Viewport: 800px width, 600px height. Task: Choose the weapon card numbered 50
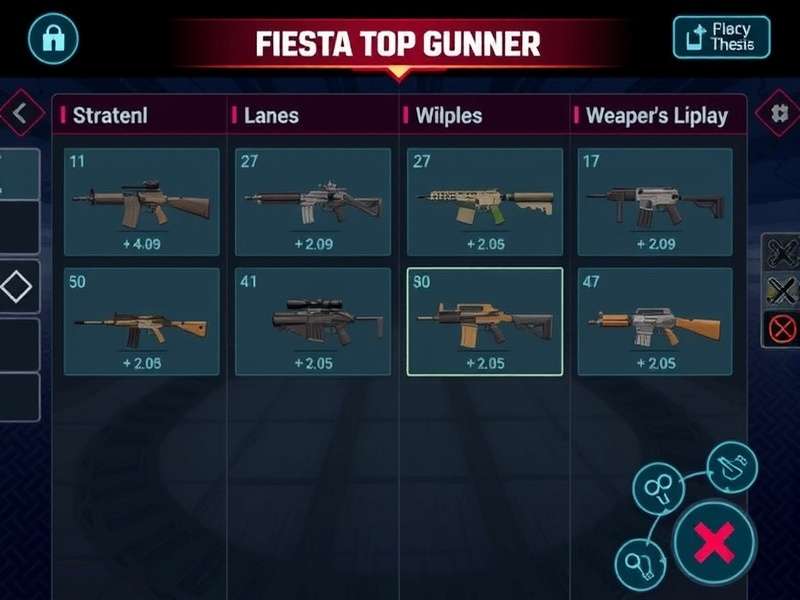coord(141,321)
